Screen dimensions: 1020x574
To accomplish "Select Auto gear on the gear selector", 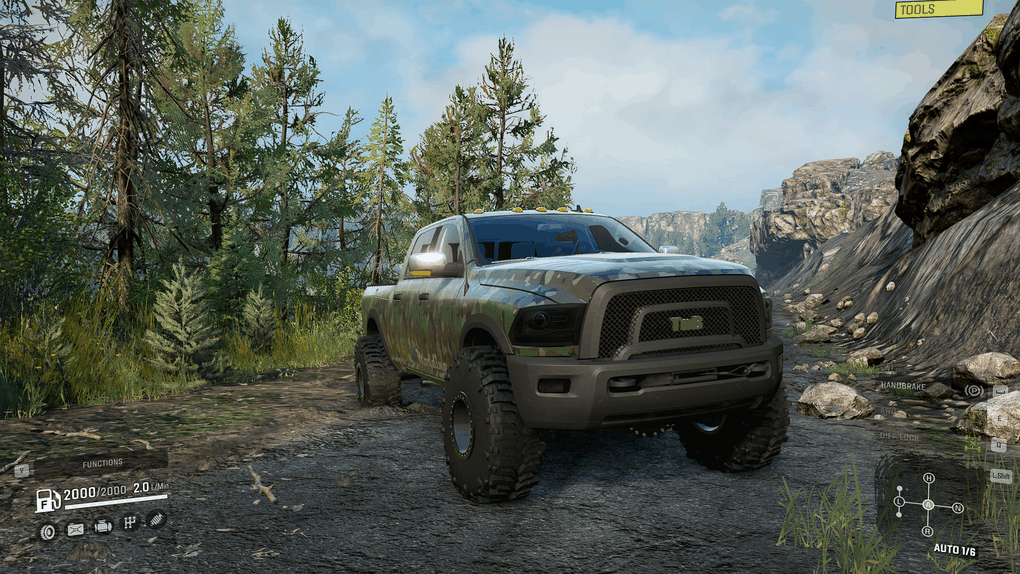I will click(928, 504).
